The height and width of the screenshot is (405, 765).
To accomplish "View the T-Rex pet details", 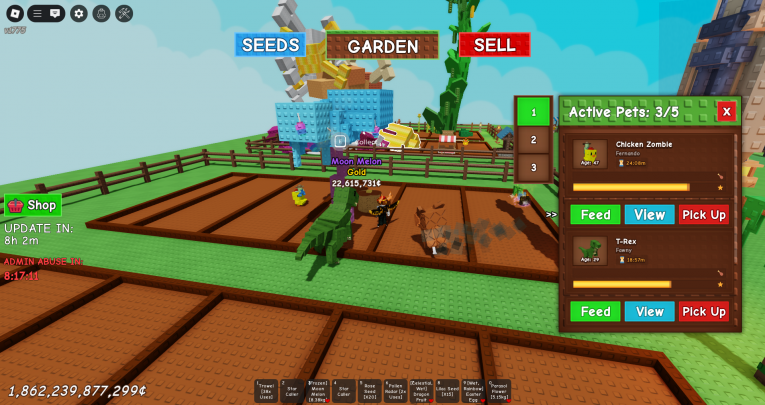I will (x=649, y=311).
